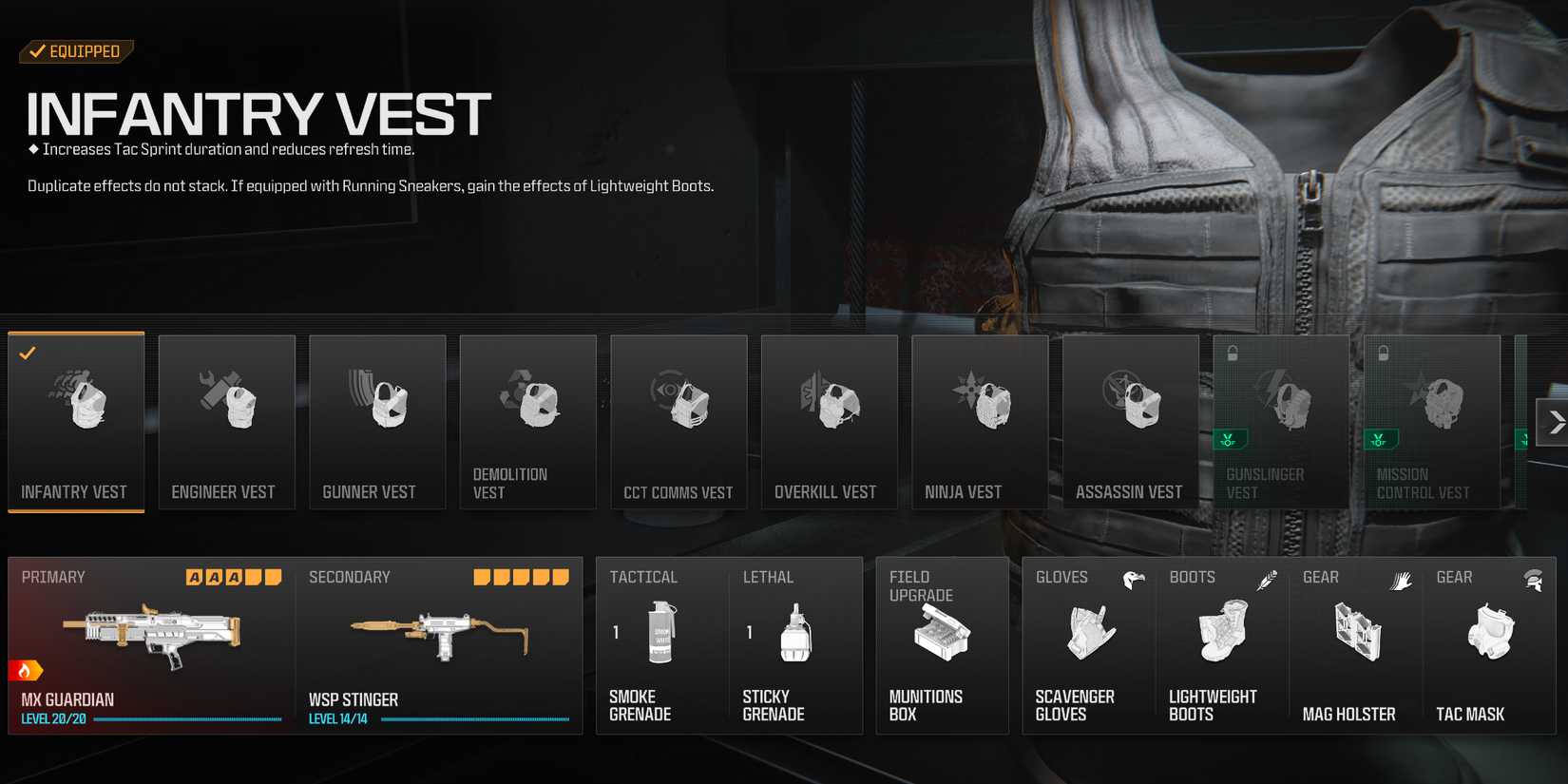The width and height of the screenshot is (1568, 784).
Task: Click the equipped checkmark on Infantry Vest
Action: coord(27,354)
